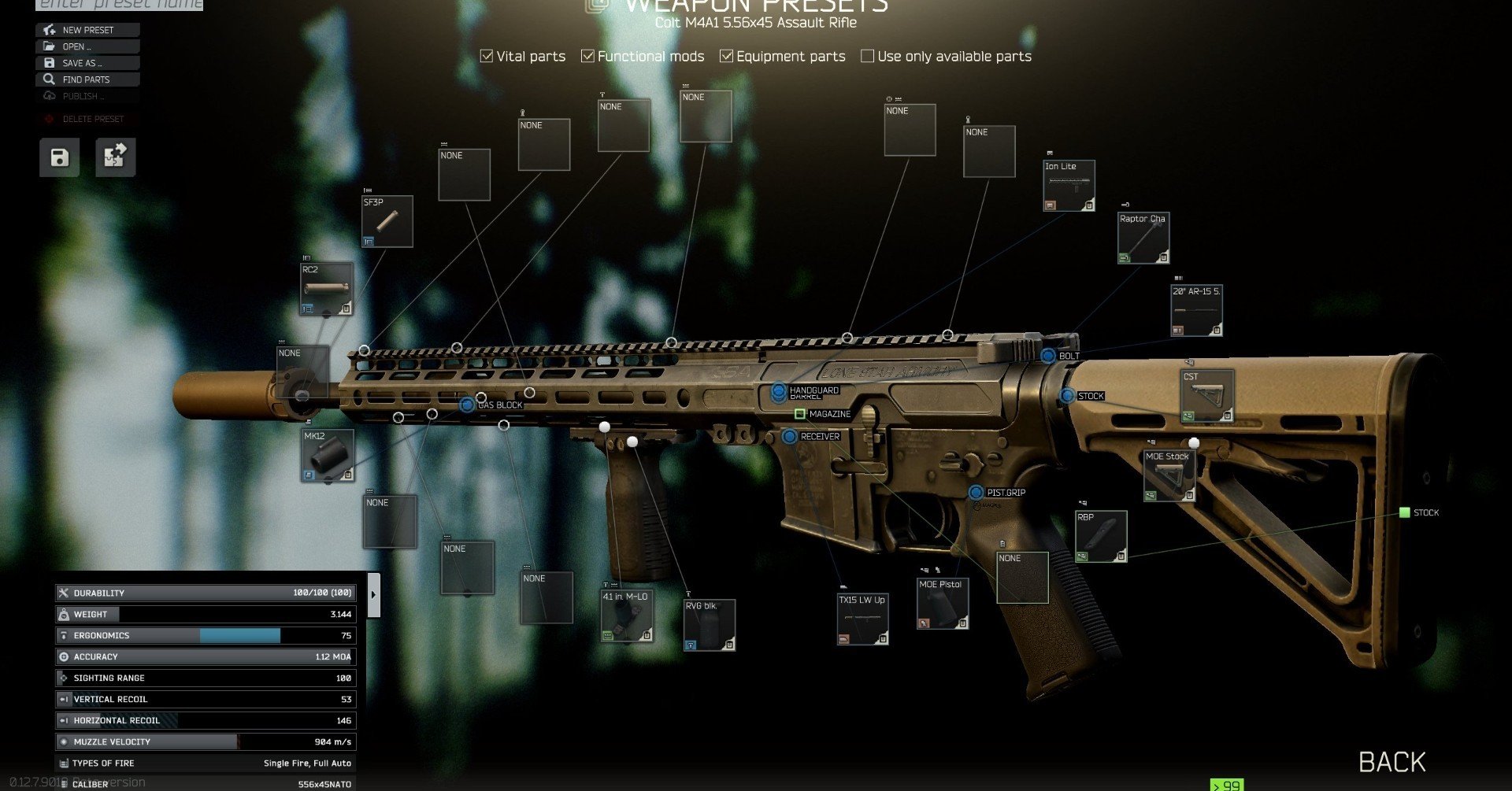This screenshot has height=791, width=1512.
Task: Click NEW PRESET to start fresh build
Action: tap(87, 29)
